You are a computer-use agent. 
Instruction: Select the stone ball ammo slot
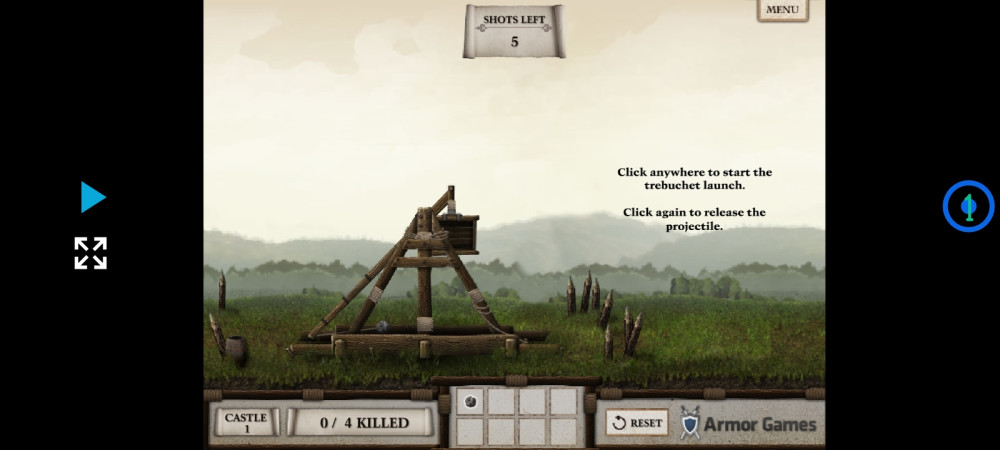coord(471,401)
